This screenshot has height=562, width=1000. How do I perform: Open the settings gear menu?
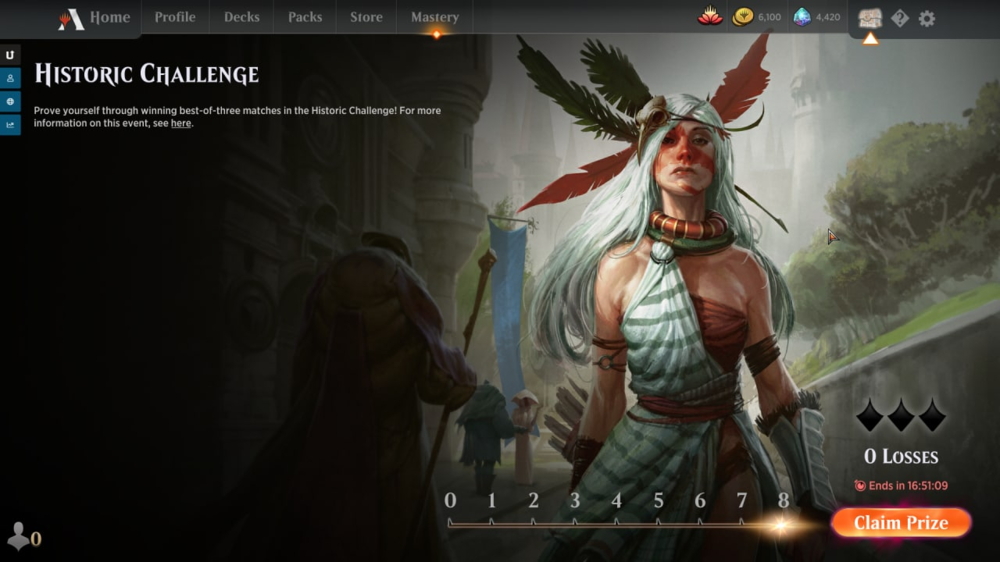(927, 18)
